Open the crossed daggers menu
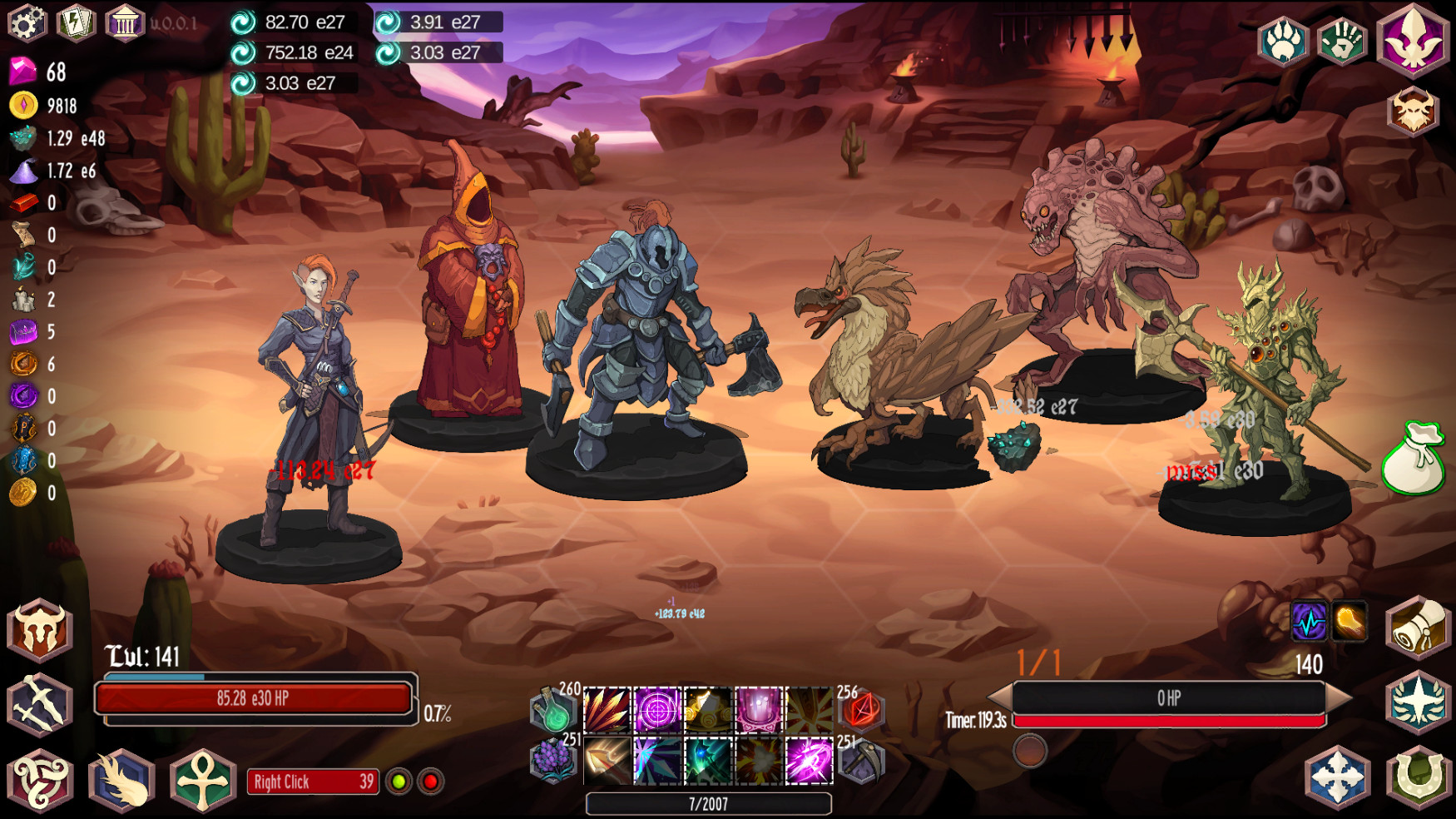 click(x=39, y=704)
